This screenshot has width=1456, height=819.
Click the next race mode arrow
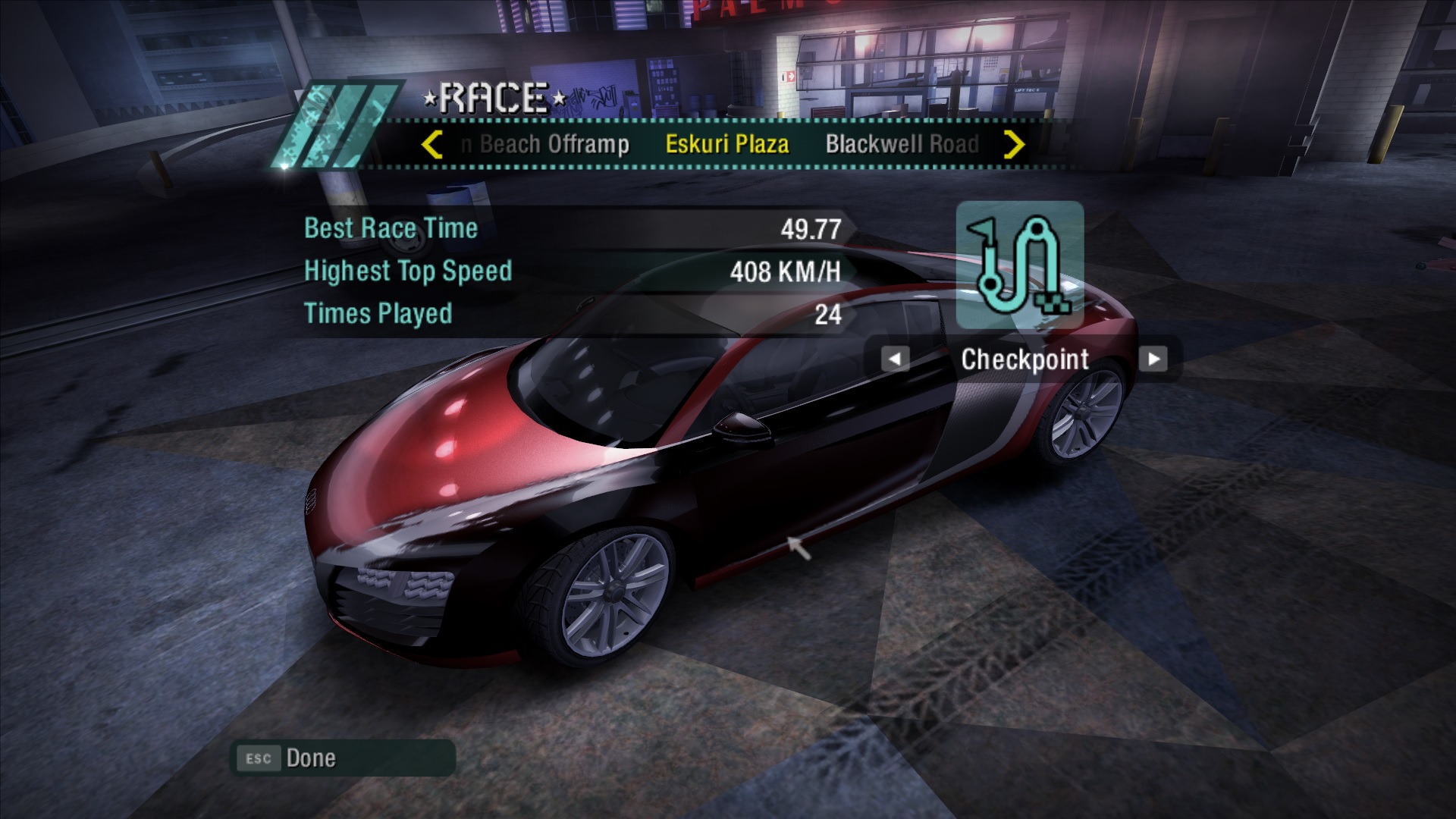click(1153, 359)
